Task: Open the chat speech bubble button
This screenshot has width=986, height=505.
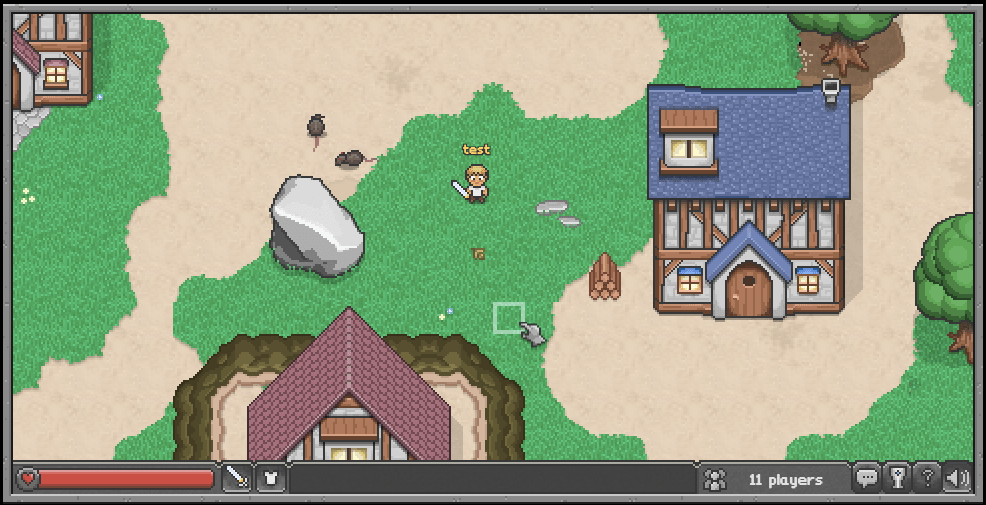Action: pyautogui.click(x=867, y=479)
